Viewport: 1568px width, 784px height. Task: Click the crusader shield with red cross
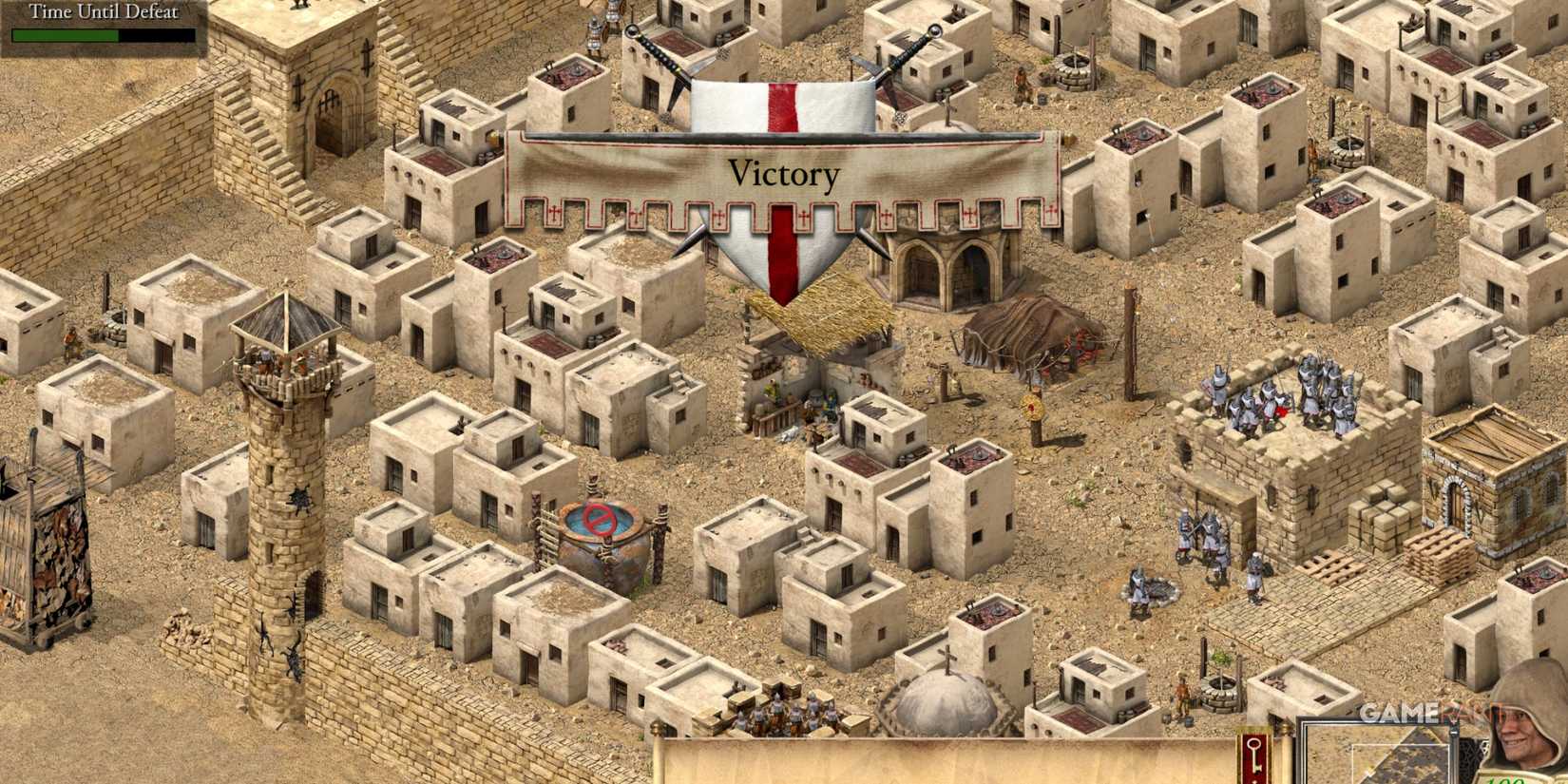point(781,114)
